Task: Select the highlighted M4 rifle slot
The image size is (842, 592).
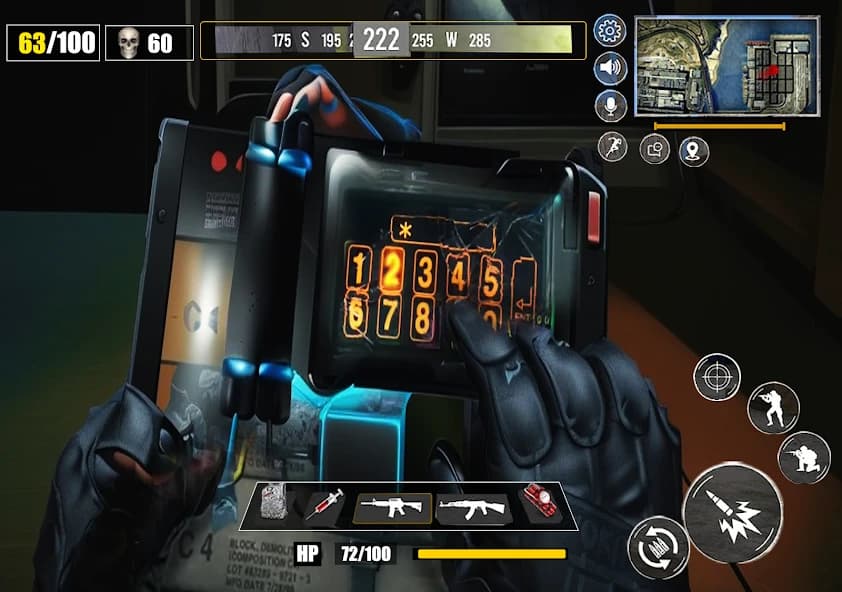Action: tap(392, 508)
